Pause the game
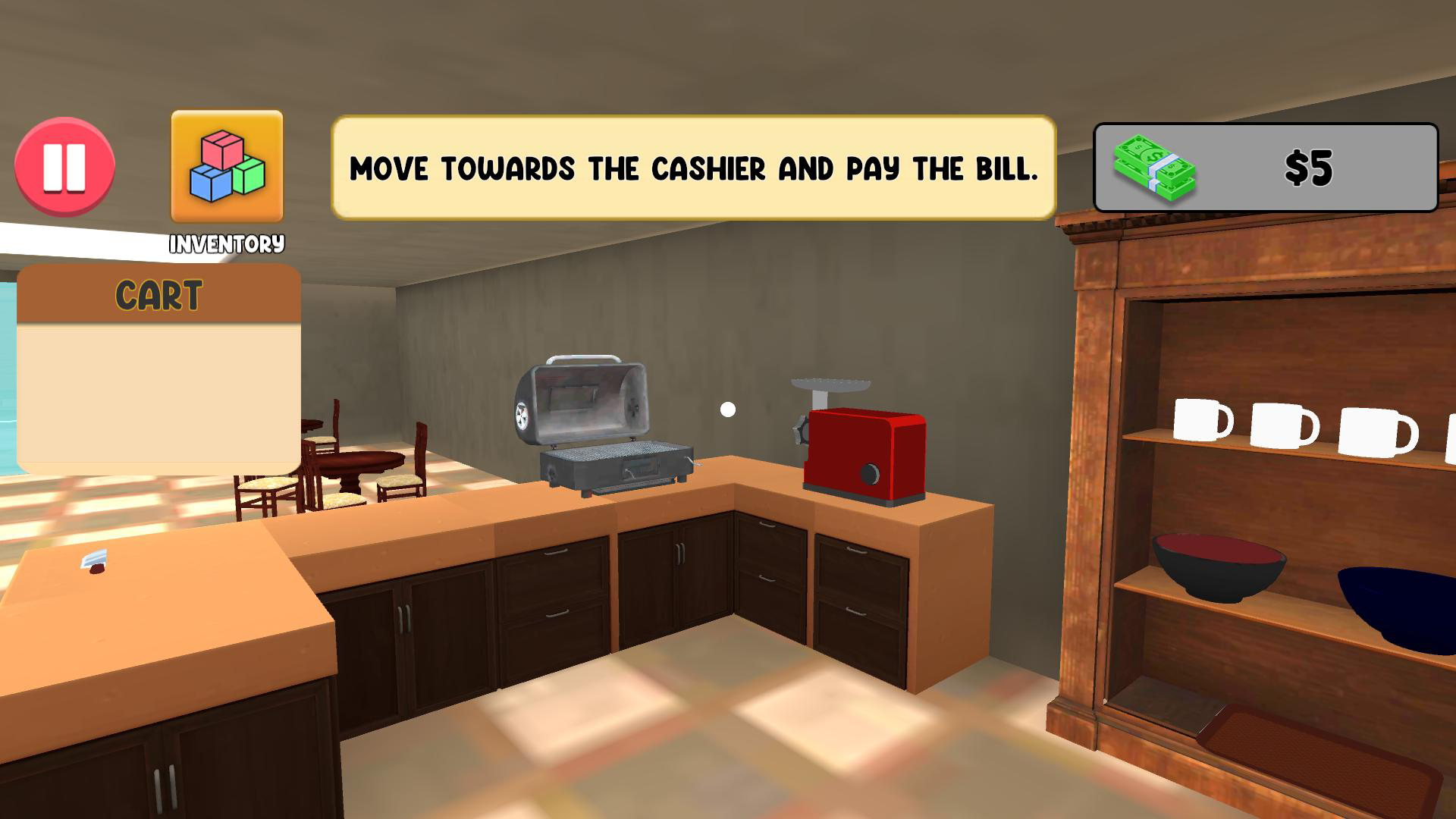Image resolution: width=1456 pixels, height=819 pixels. 67,168
